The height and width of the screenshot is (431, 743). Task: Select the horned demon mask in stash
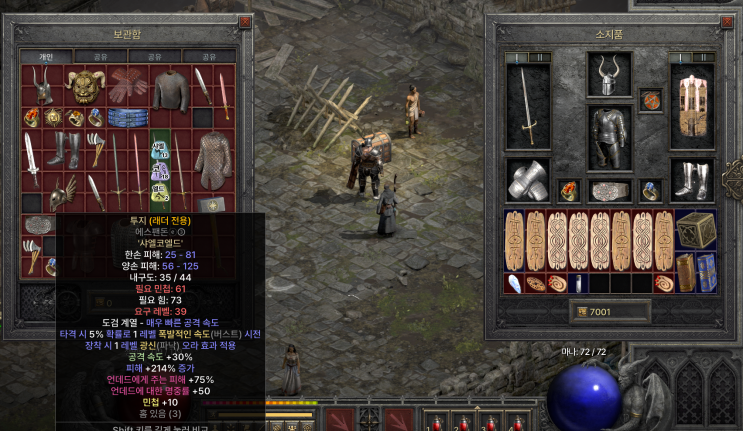(x=87, y=87)
